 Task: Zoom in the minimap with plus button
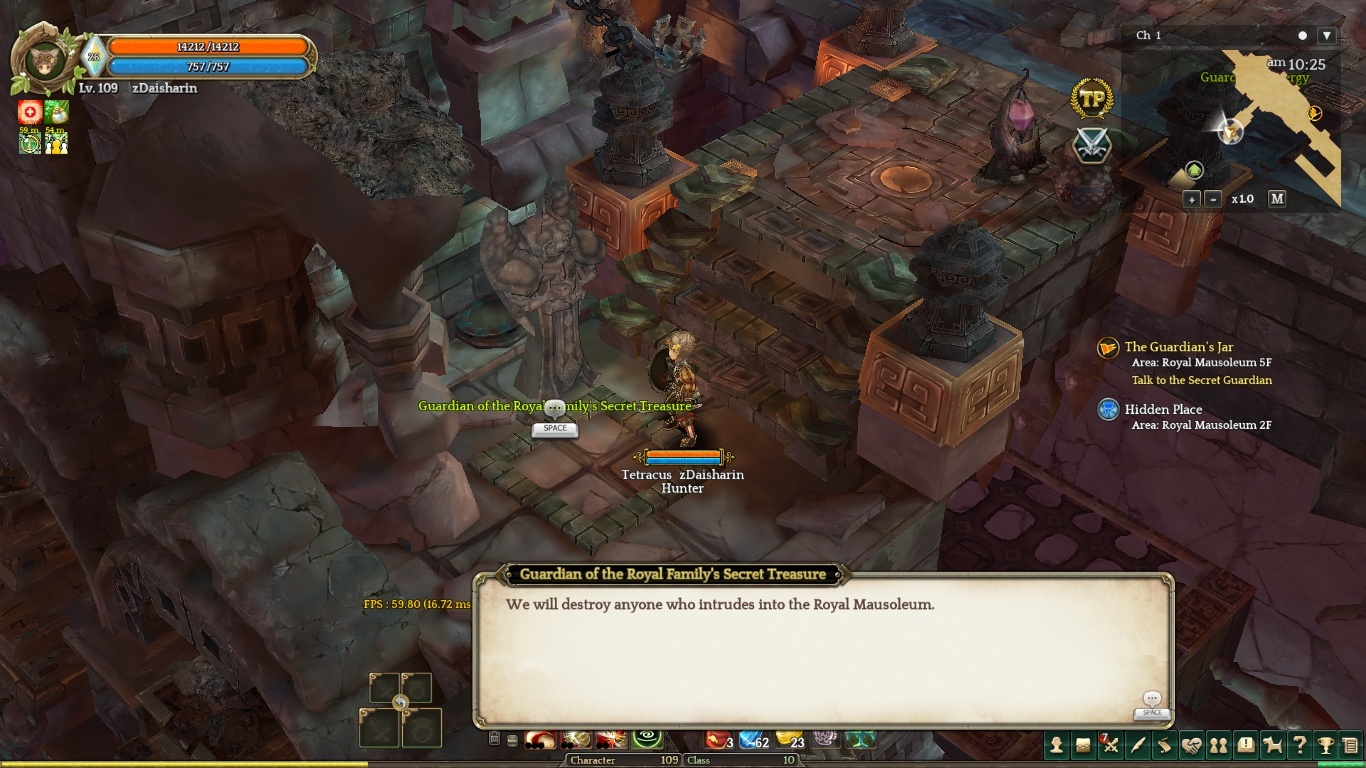coord(1192,199)
